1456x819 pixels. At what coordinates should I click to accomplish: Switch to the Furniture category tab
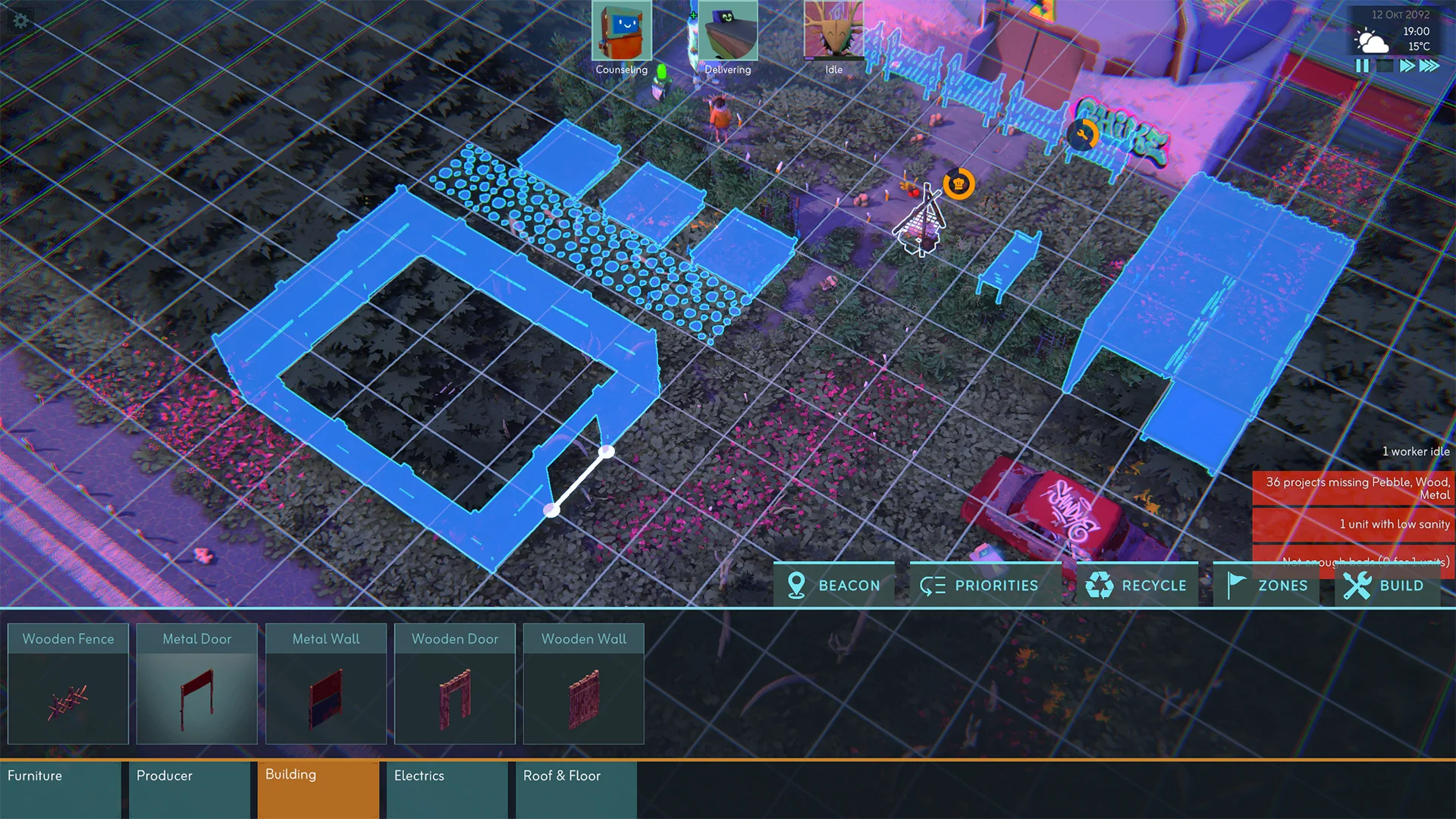[x=61, y=789]
